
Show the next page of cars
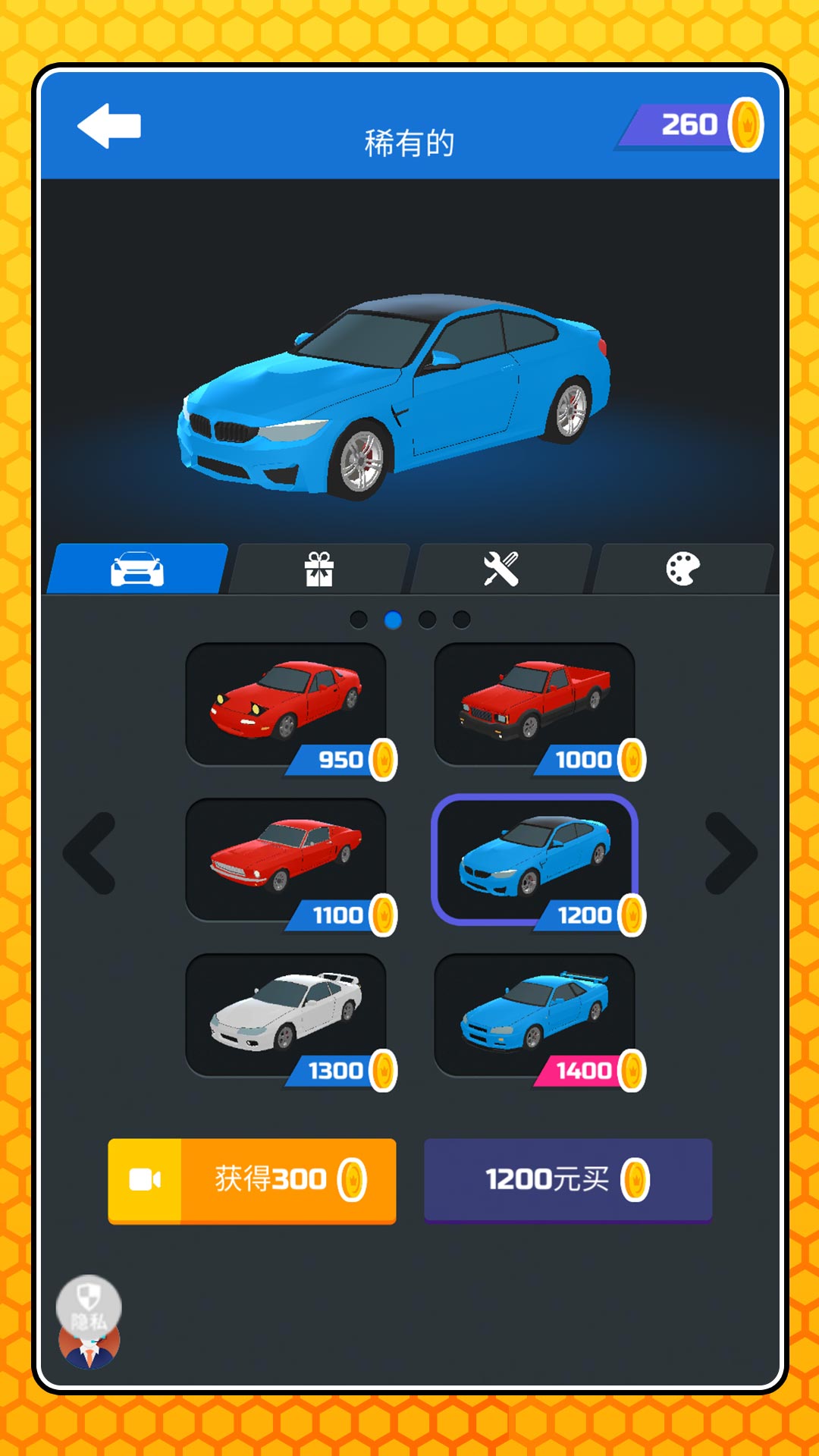[730, 854]
